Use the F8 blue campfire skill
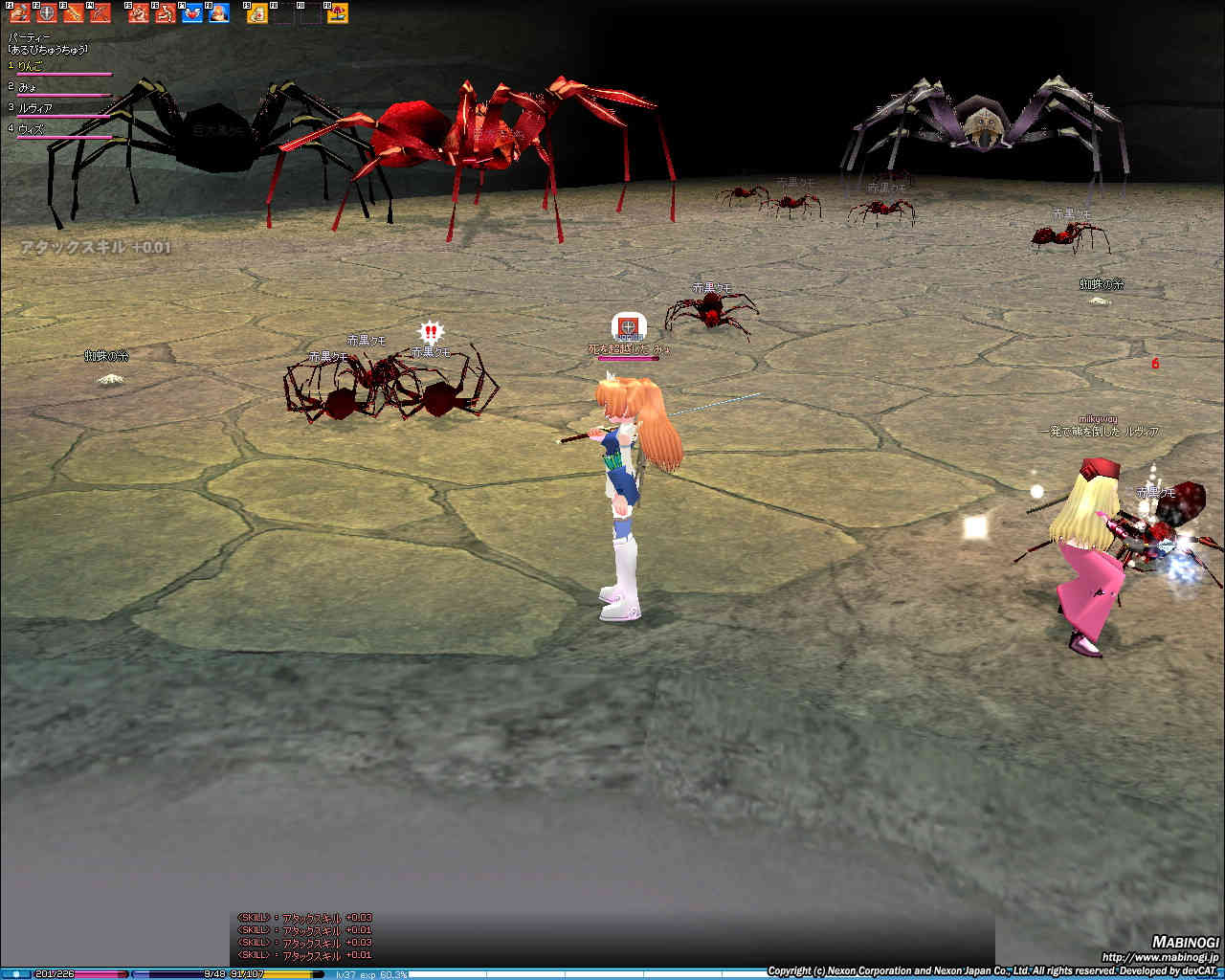Viewport: 1225px width, 980px height. point(219,13)
